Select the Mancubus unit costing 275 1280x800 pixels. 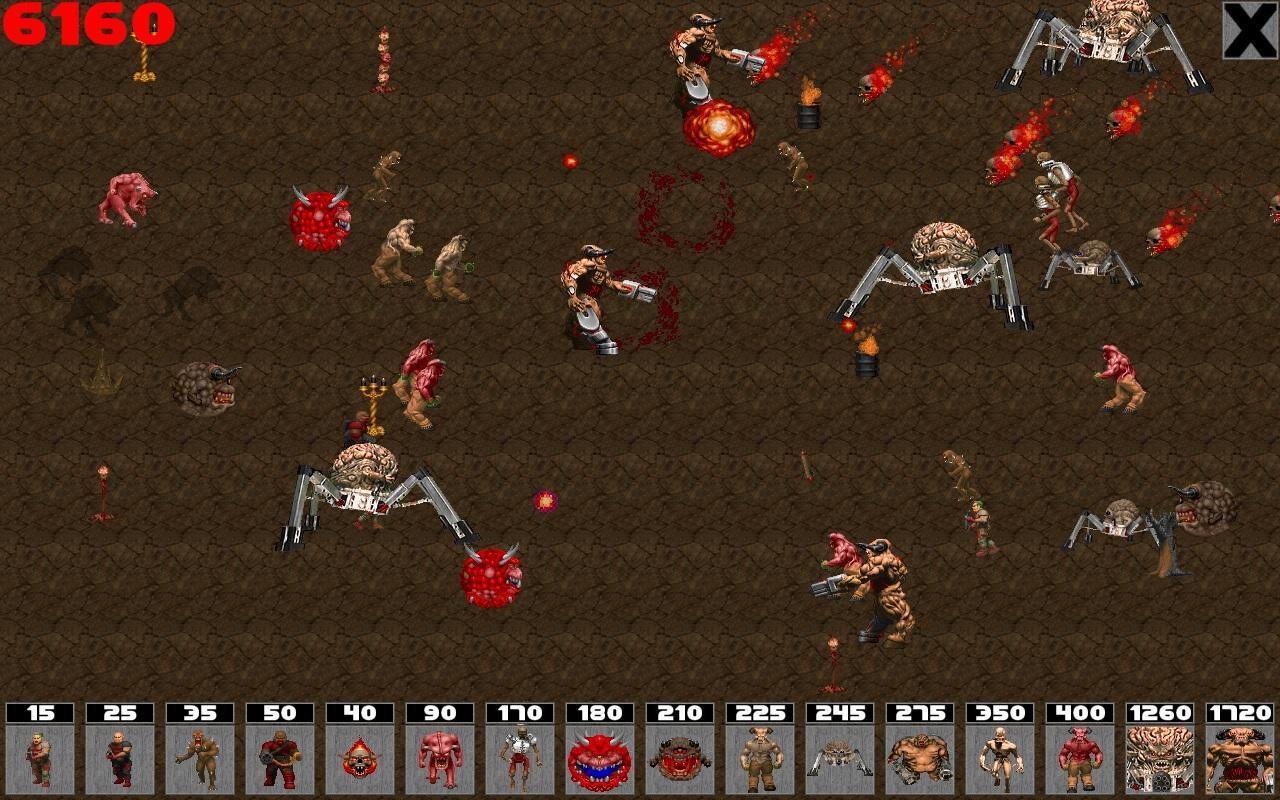(x=920, y=758)
